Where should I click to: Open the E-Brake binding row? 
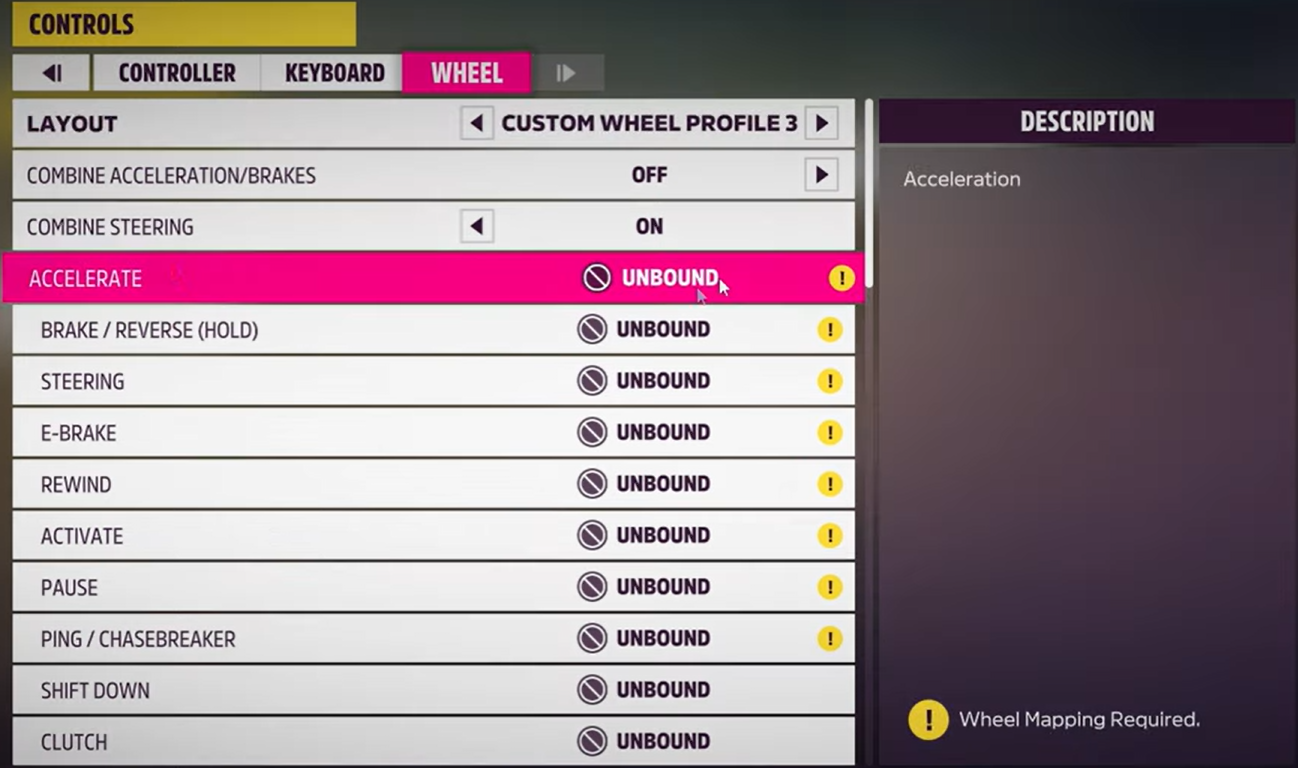(x=430, y=433)
